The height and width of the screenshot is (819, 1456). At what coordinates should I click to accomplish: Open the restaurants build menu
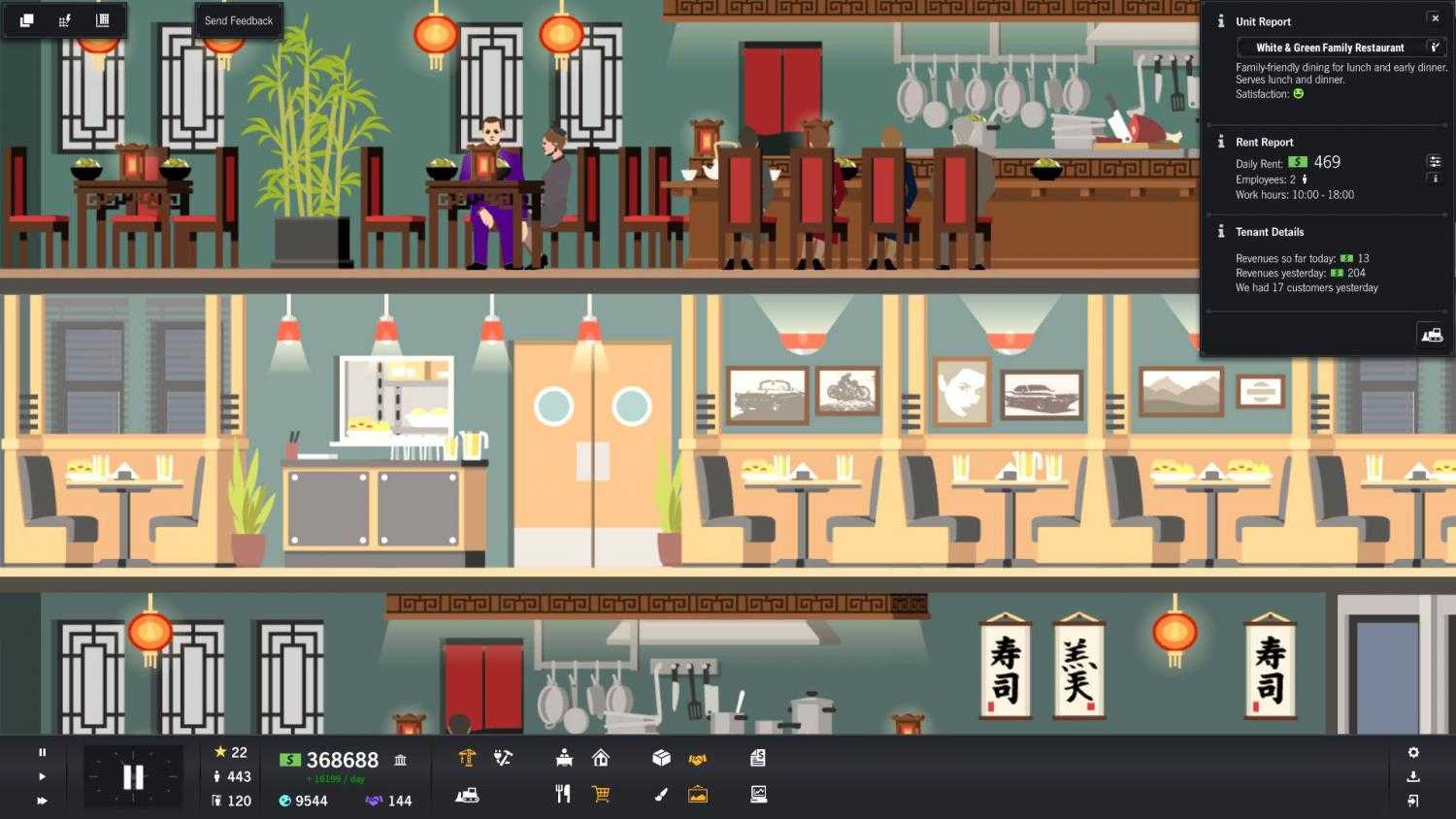(562, 794)
